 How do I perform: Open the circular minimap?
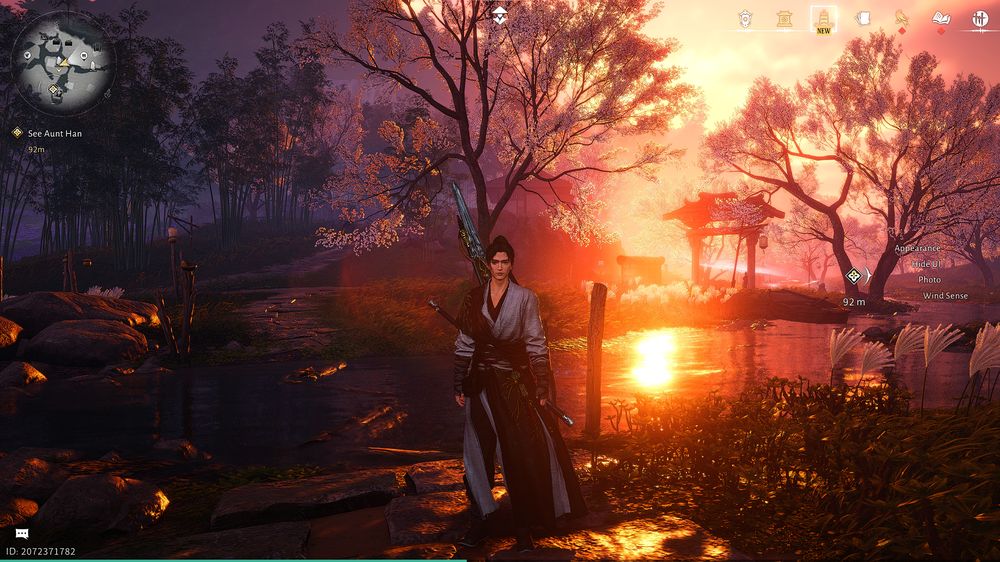62,60
